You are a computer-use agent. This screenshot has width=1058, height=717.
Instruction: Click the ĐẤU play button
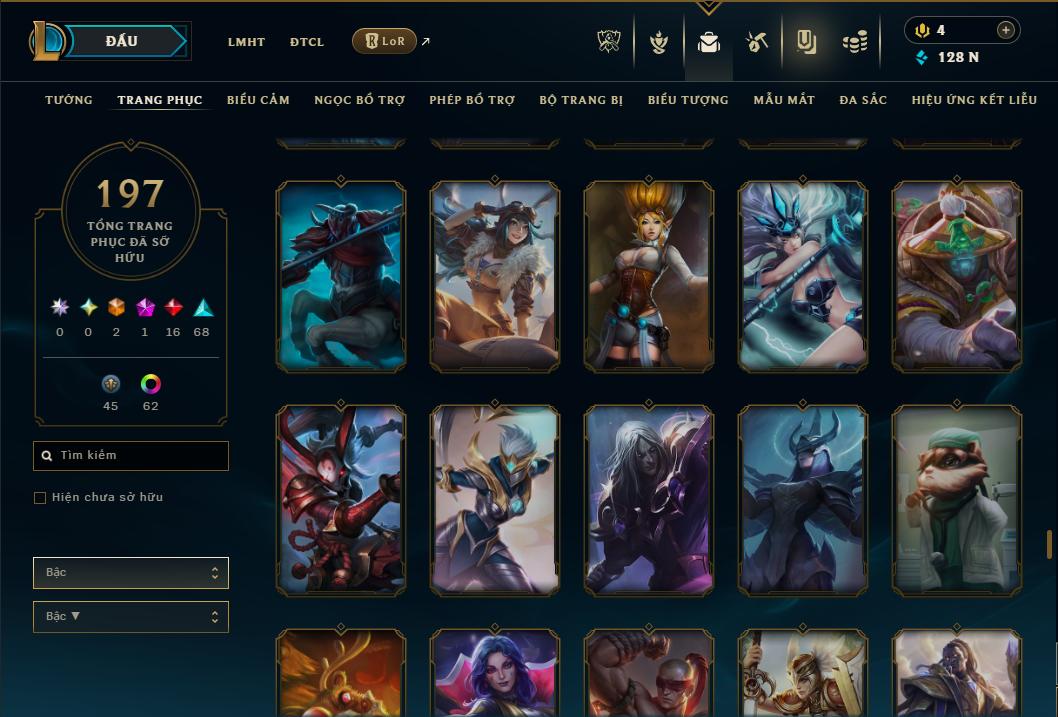122,41
